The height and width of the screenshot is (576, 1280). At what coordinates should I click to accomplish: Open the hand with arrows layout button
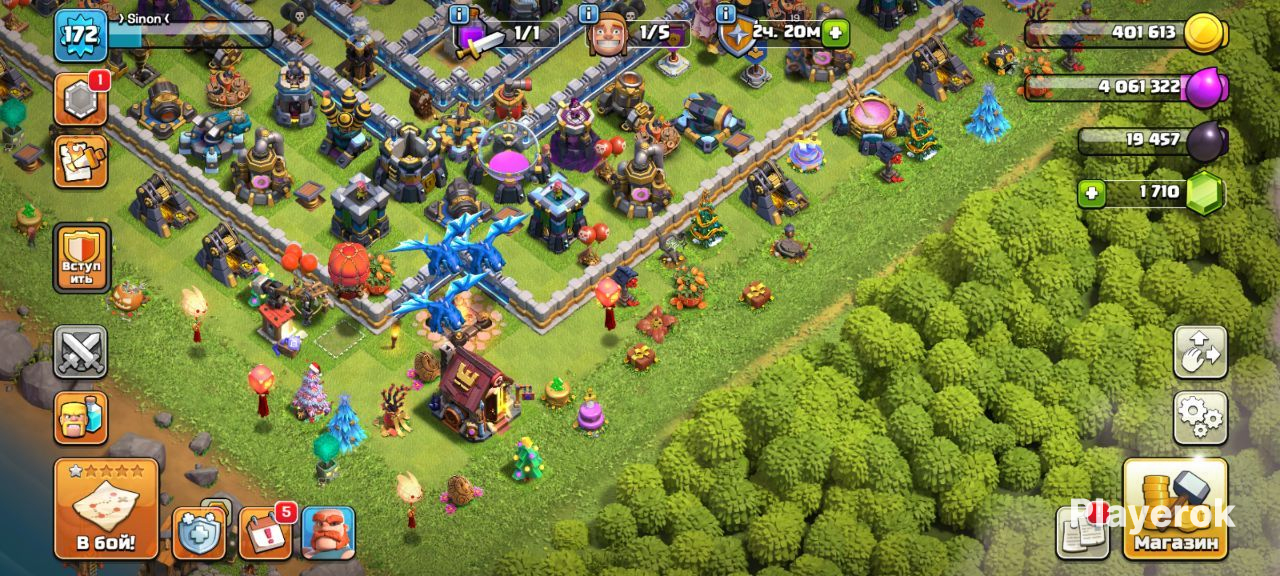1200,352
